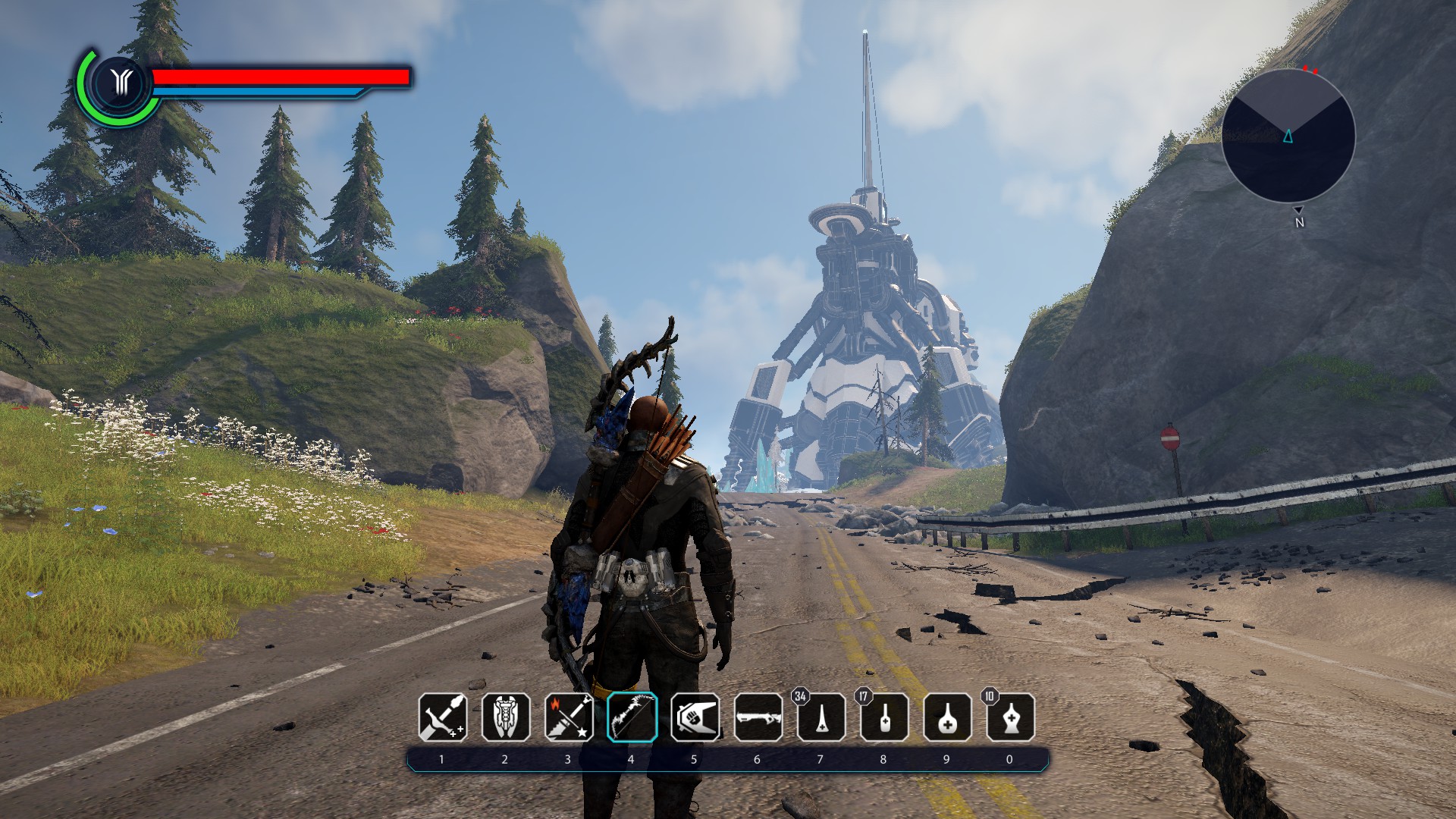Click the faction emblem beside the health bar
The width and height of the screenshot is (1456, 819).
click(120, 82)
